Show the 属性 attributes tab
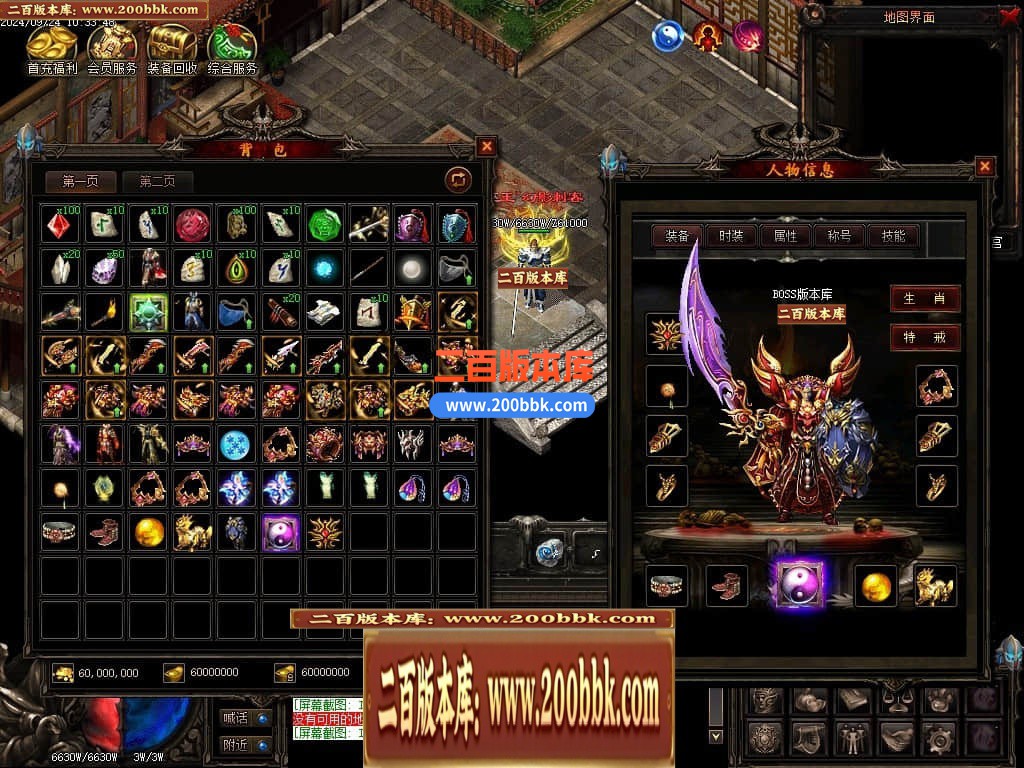1024x768 pixels. pyautogui.click(x=785, y=236)
